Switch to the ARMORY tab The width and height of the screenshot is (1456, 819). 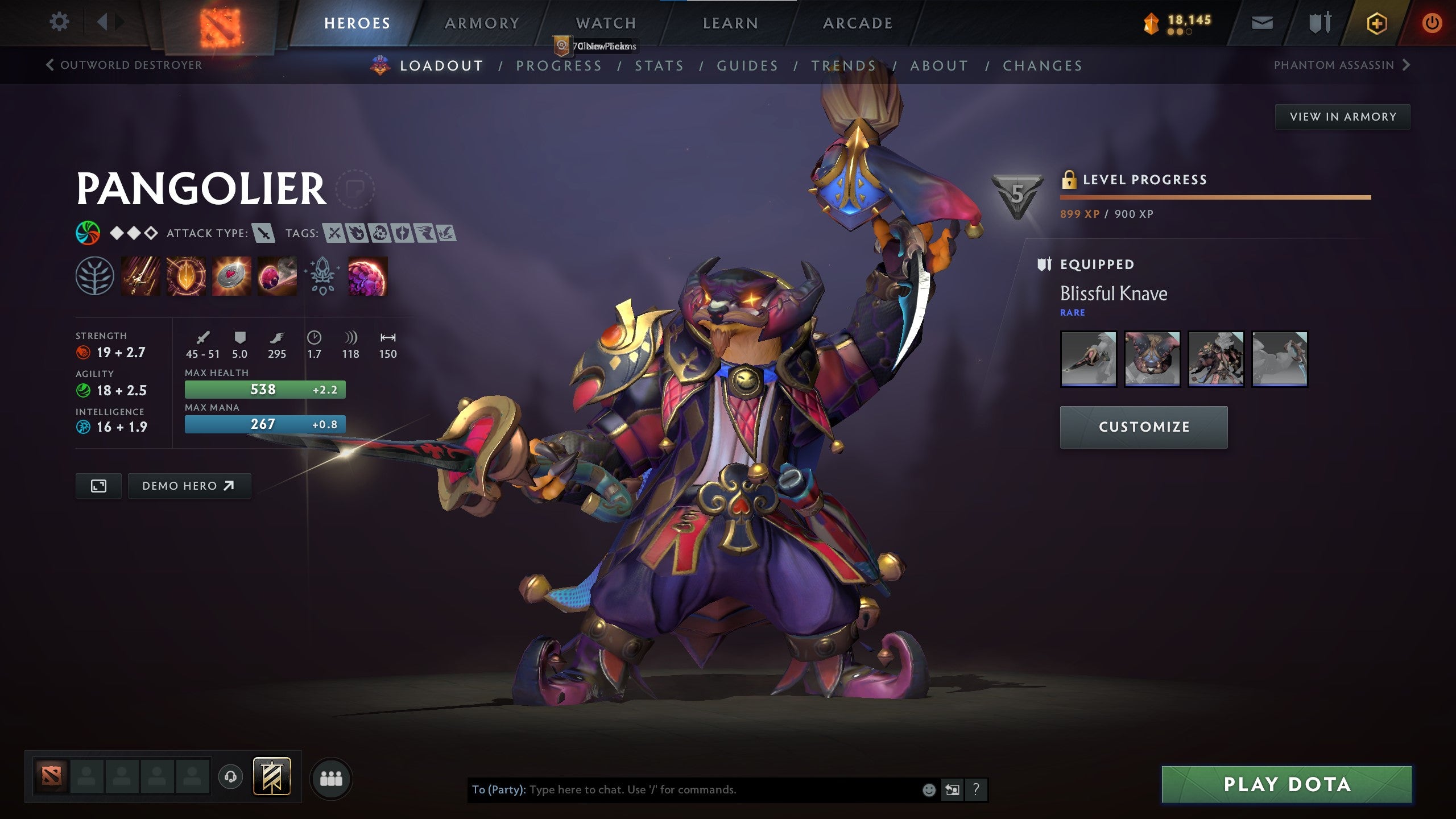click(x=481, y=23)
